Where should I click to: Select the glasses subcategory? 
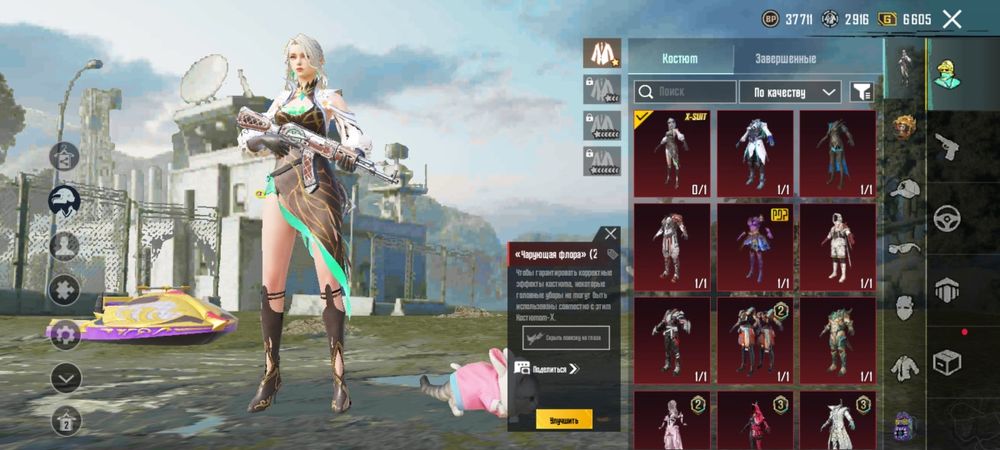(905, 248)
